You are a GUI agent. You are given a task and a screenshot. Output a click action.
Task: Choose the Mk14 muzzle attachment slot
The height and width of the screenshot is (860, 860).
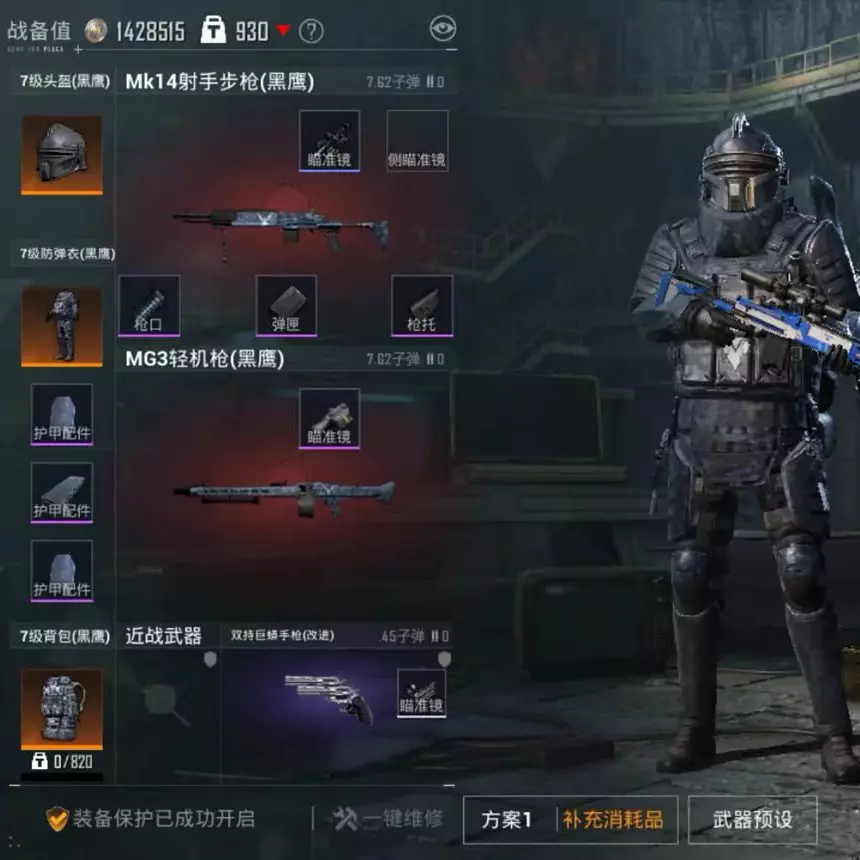pos(149,305)
